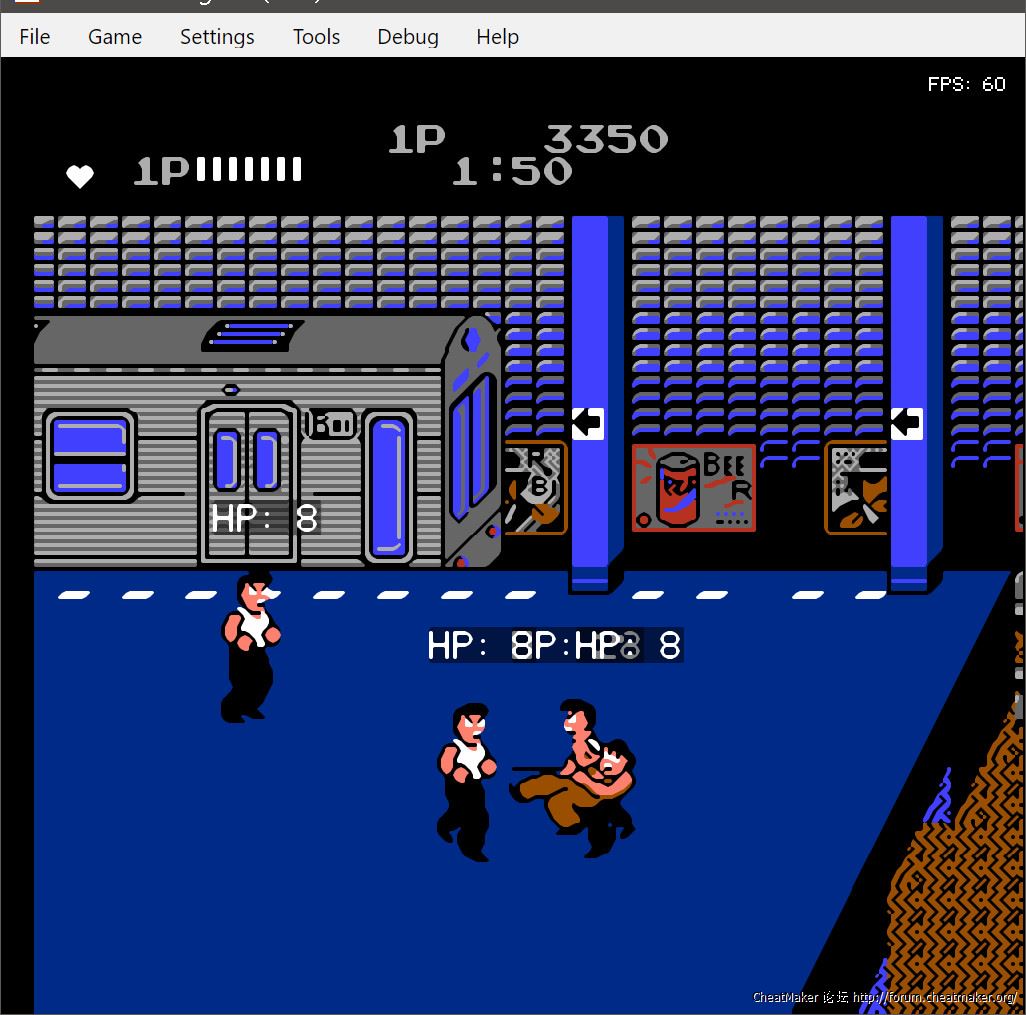Open the emulator's Settings menu
The image size is (1026, 1015).
(217, 37)
